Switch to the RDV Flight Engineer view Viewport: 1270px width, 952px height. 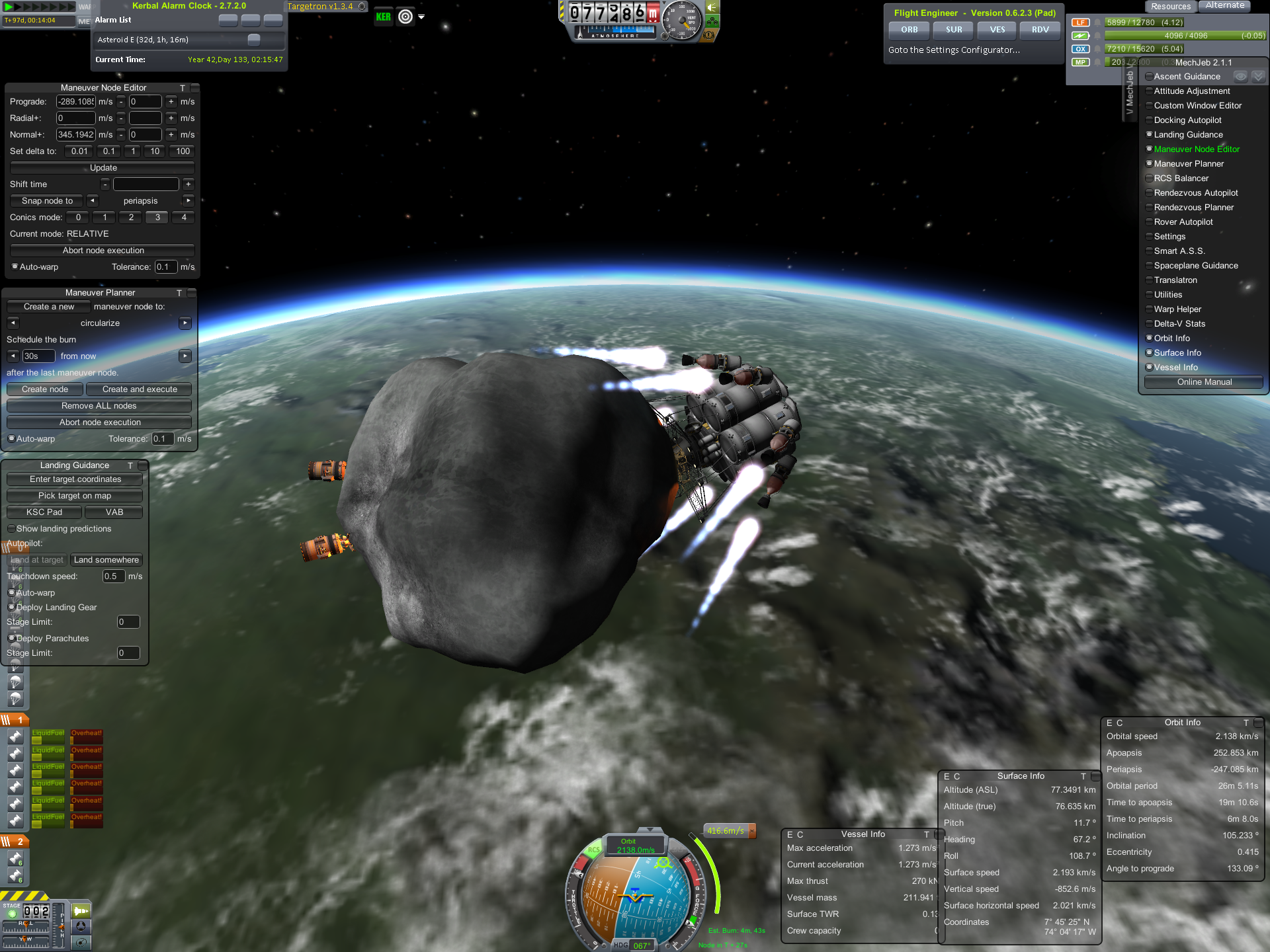click(x=1040, y=30)
